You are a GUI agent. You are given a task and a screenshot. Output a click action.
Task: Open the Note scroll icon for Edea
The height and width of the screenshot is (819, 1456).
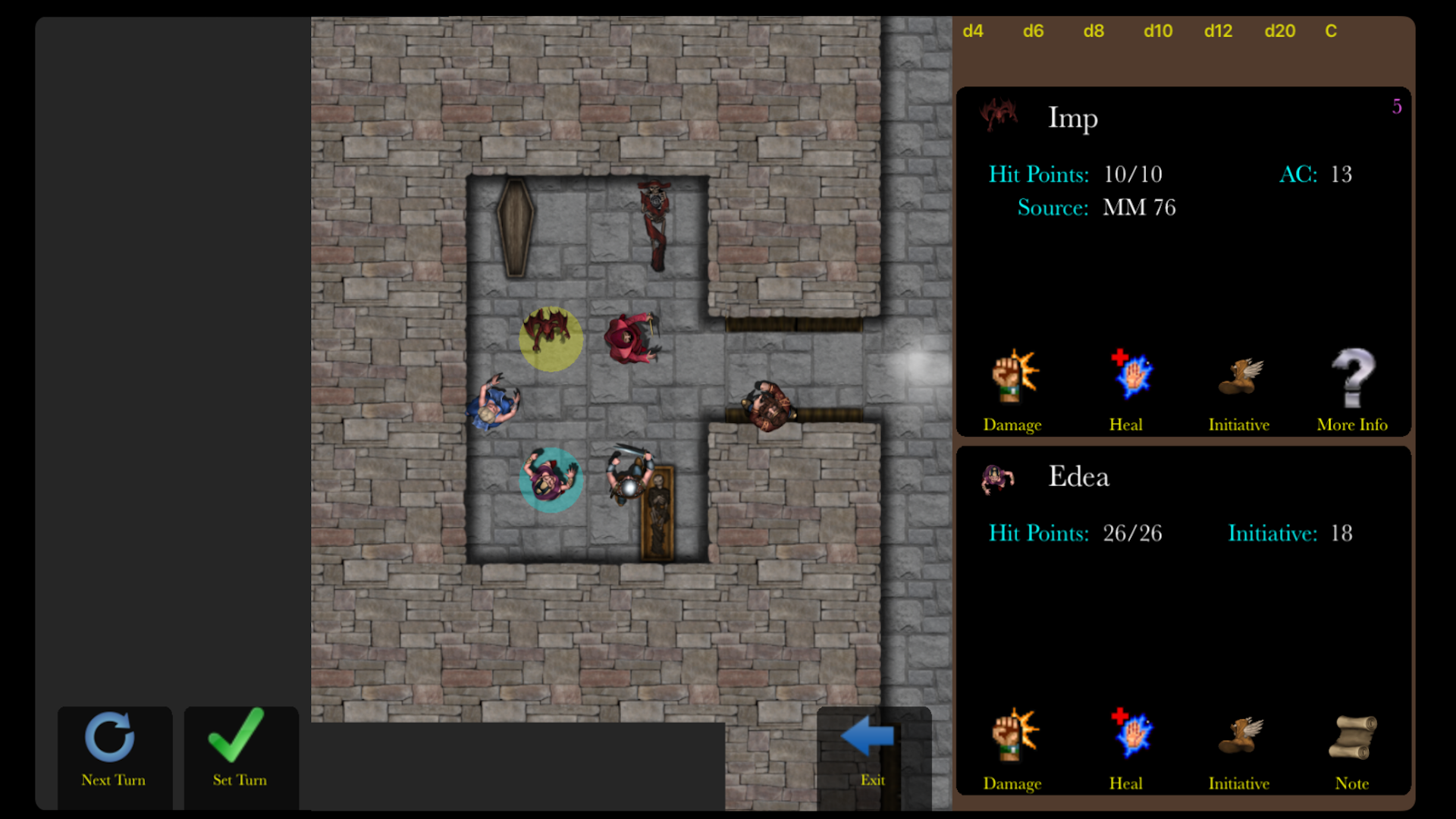[1353, 733]
